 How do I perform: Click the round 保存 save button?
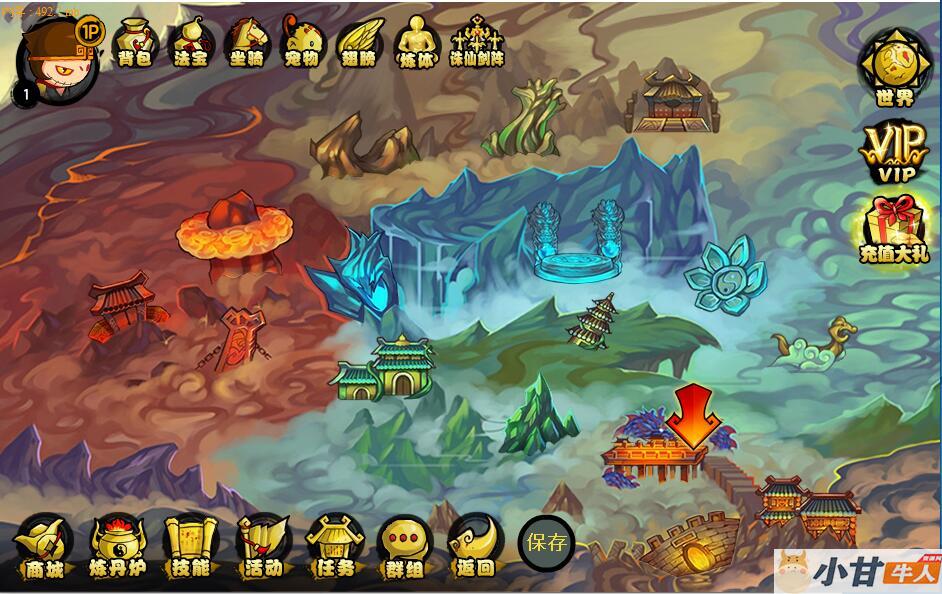[546, 543]
